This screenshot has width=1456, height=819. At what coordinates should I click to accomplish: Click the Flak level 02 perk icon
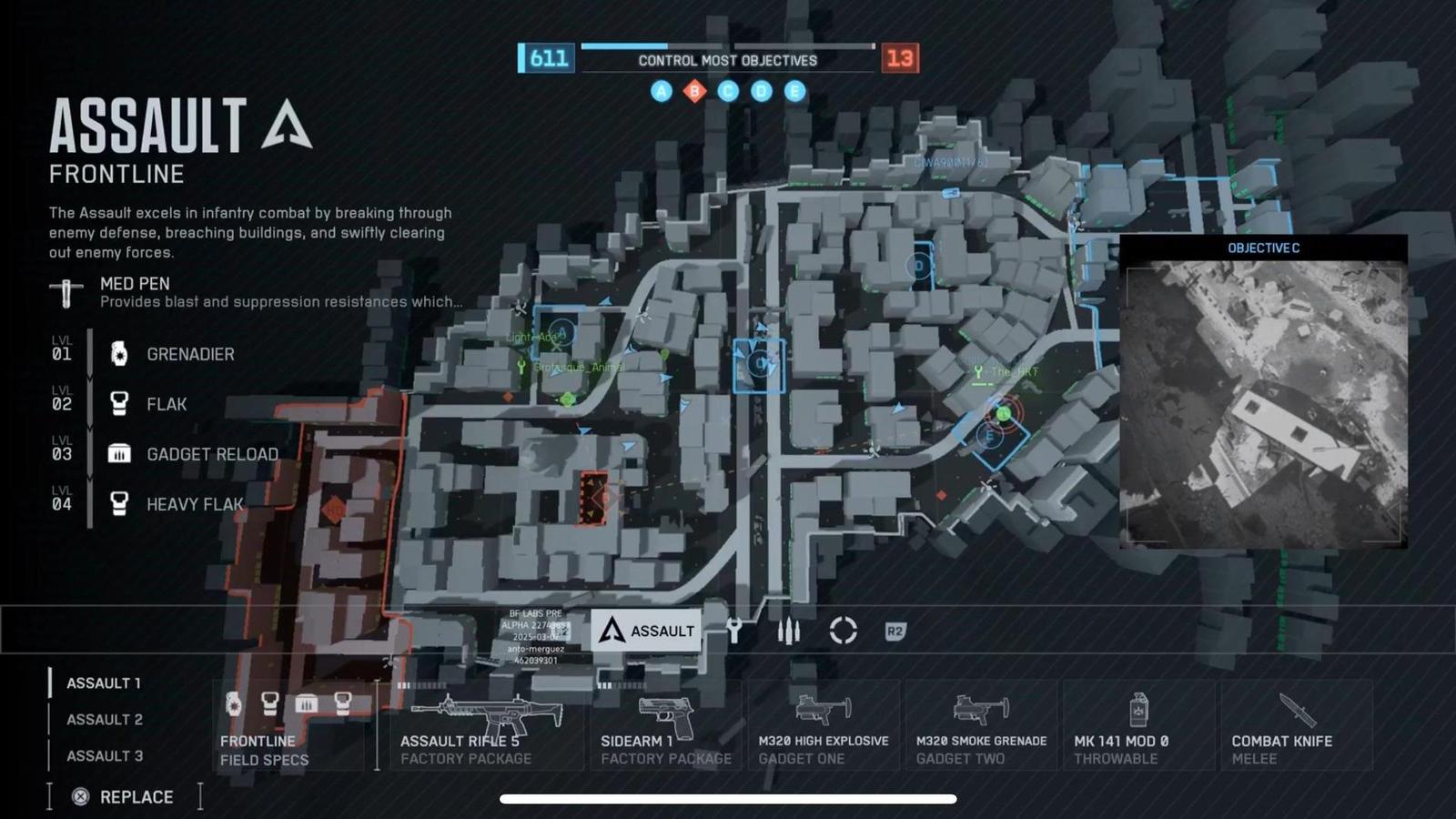(119, 403)
